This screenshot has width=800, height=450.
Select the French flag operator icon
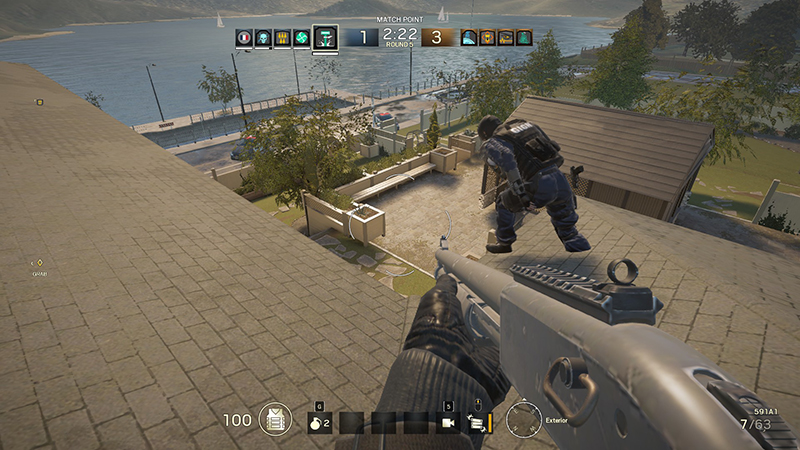(x=243, y=39)
